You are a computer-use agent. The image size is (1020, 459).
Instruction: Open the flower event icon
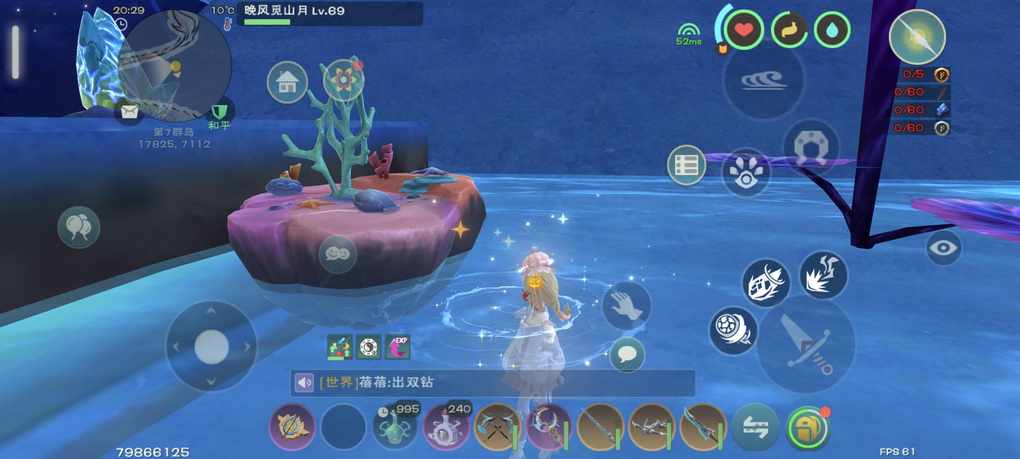pyautogui.click(x=344, y=77)
